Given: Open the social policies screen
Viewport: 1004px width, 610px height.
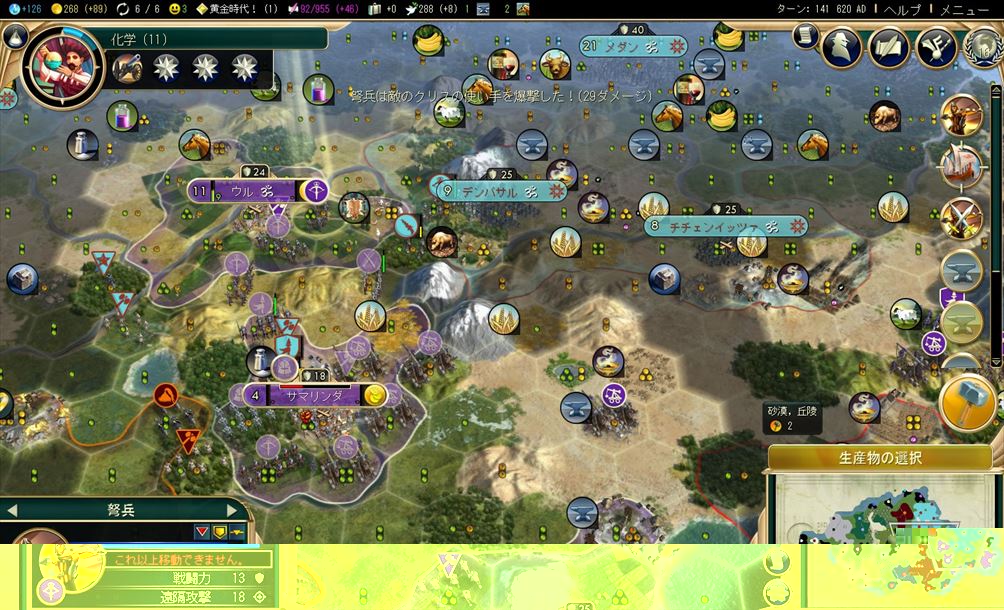Looking at the screenshot, I should pyautogui.click(x=889, y=45).
